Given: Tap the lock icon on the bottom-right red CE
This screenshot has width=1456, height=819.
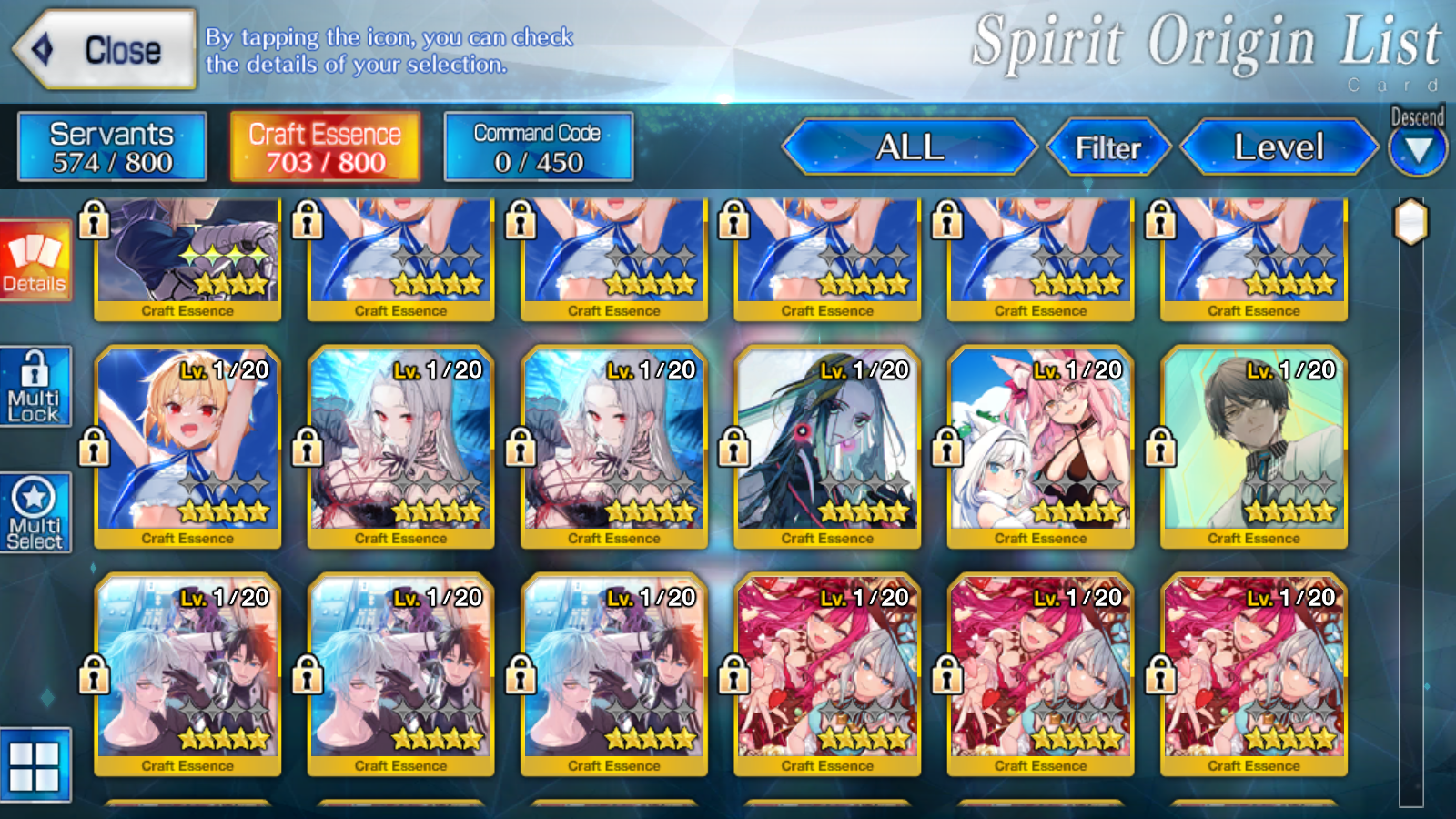Looking at the screenshot, I should coord(1160,676).
